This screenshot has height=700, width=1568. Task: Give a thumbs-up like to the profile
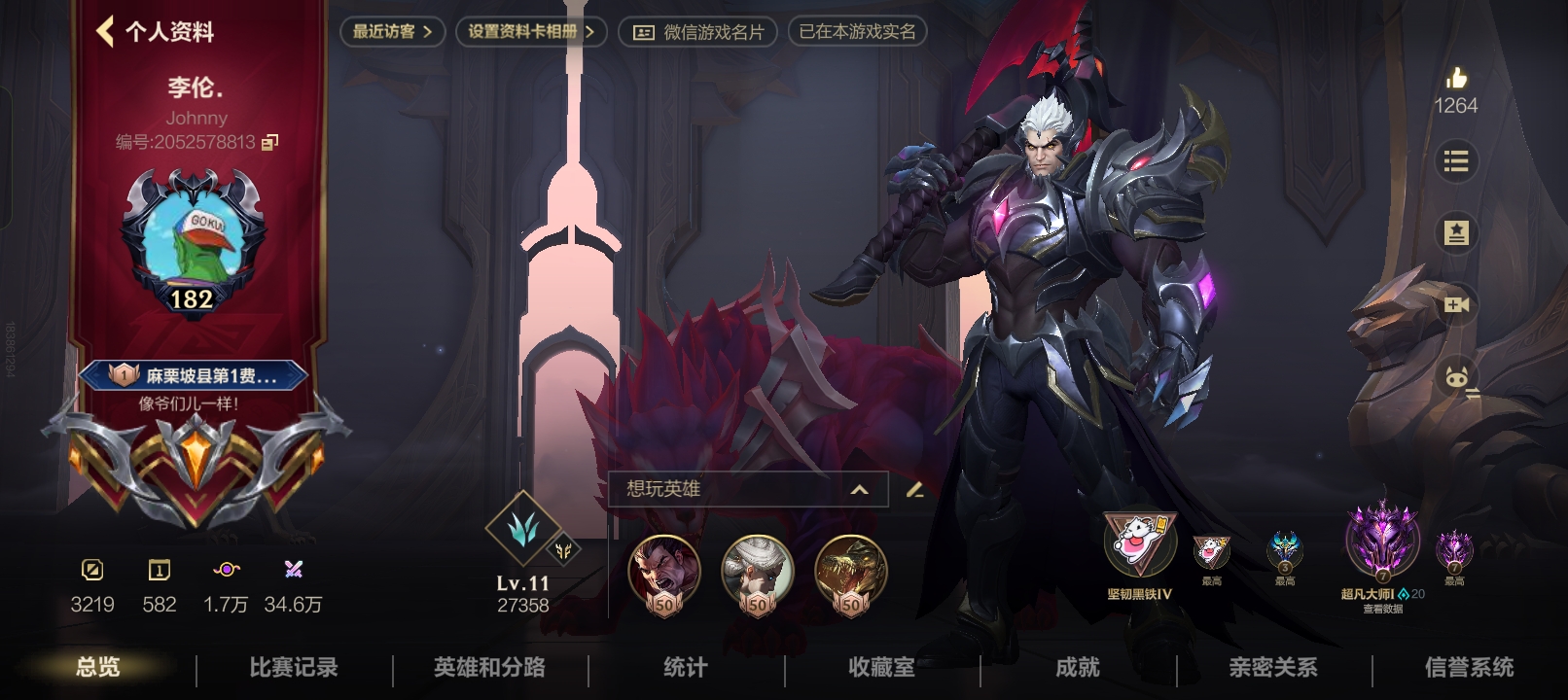click(1455, 80)
